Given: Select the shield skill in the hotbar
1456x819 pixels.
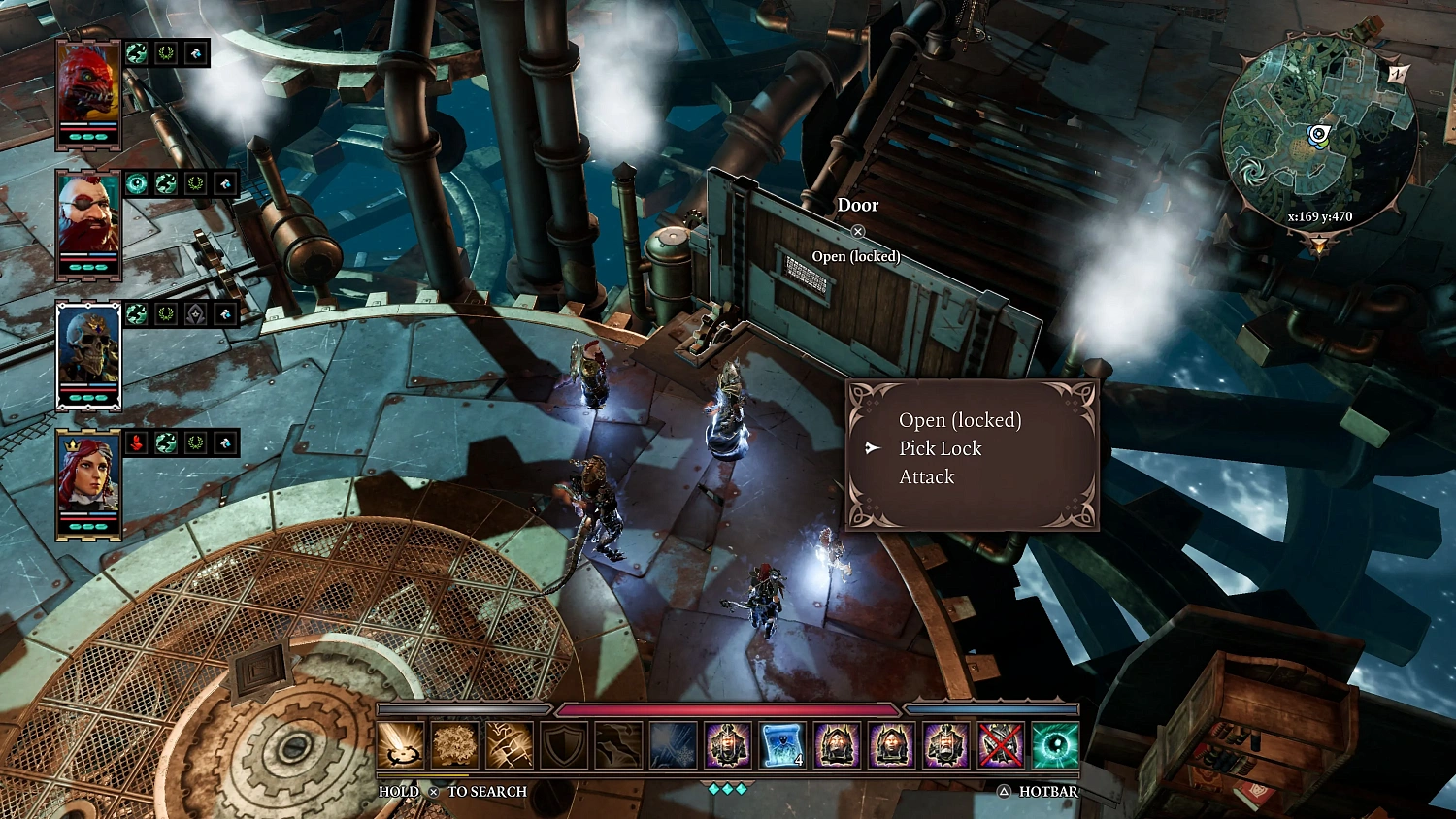Looking at the screenshot, I should click(564, 745).
